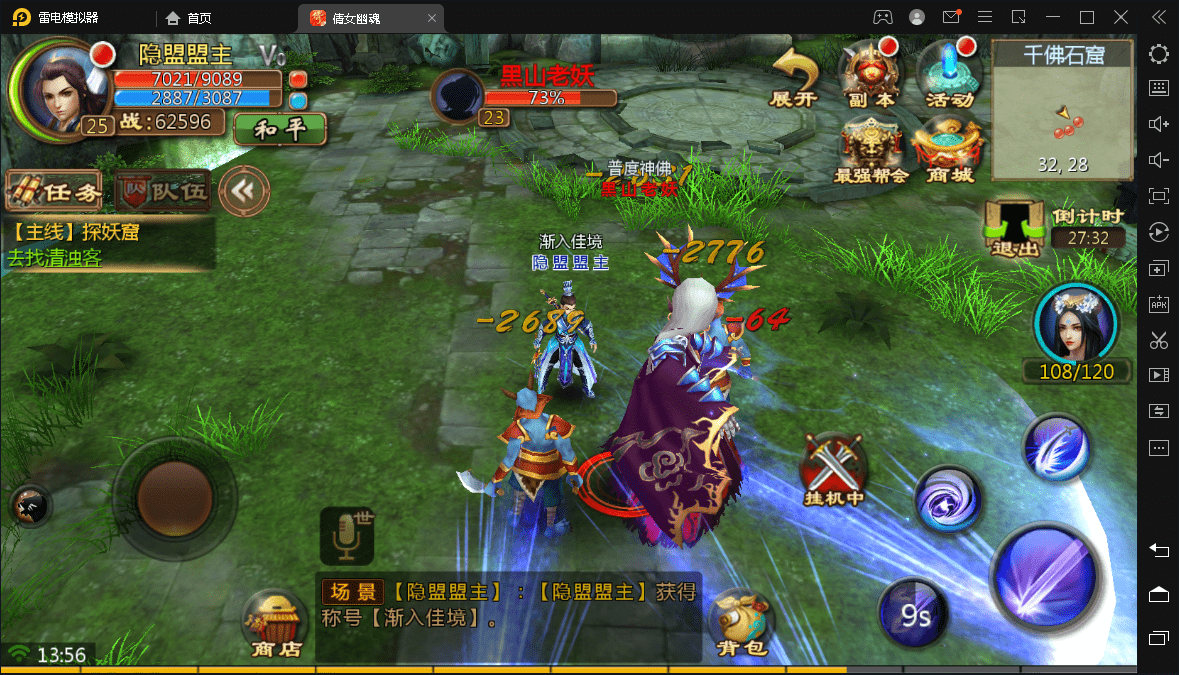The image size is (1179, 675).
Task: Toggle the 和平 peace mode button
Action: [x=280, y=128]
